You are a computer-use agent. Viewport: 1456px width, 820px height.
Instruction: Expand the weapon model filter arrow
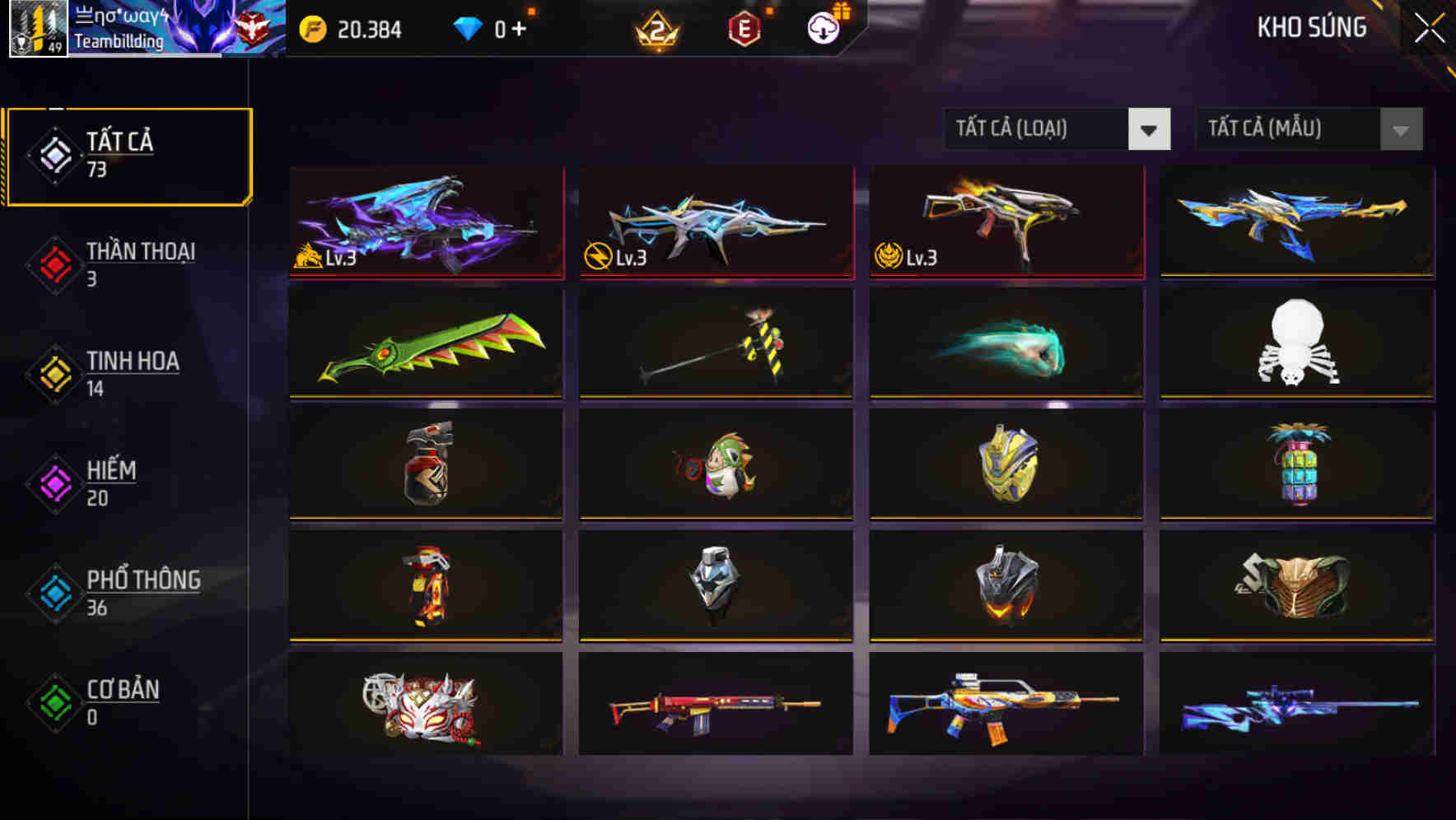[1401, 129]
